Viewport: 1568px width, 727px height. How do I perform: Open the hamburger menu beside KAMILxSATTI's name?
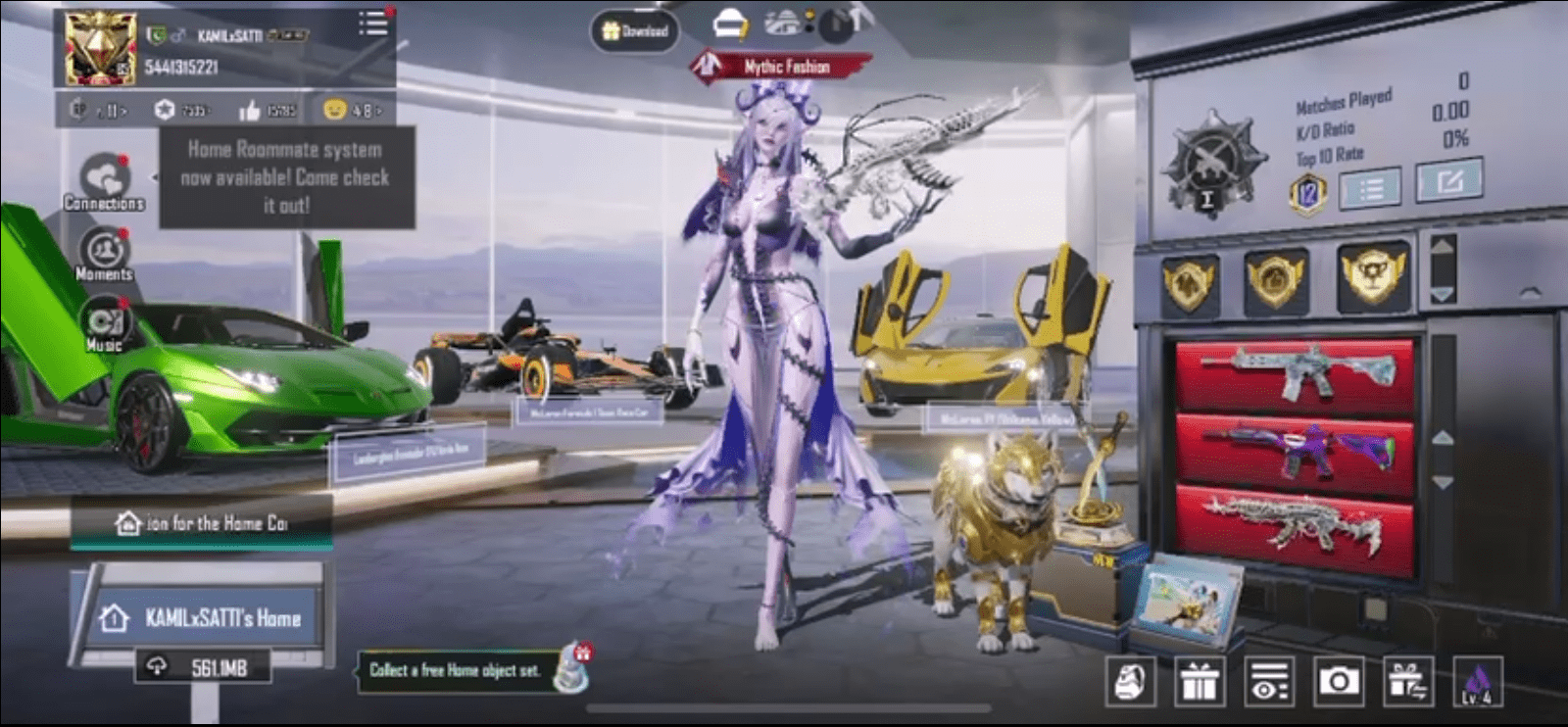[x=372, y=26]
